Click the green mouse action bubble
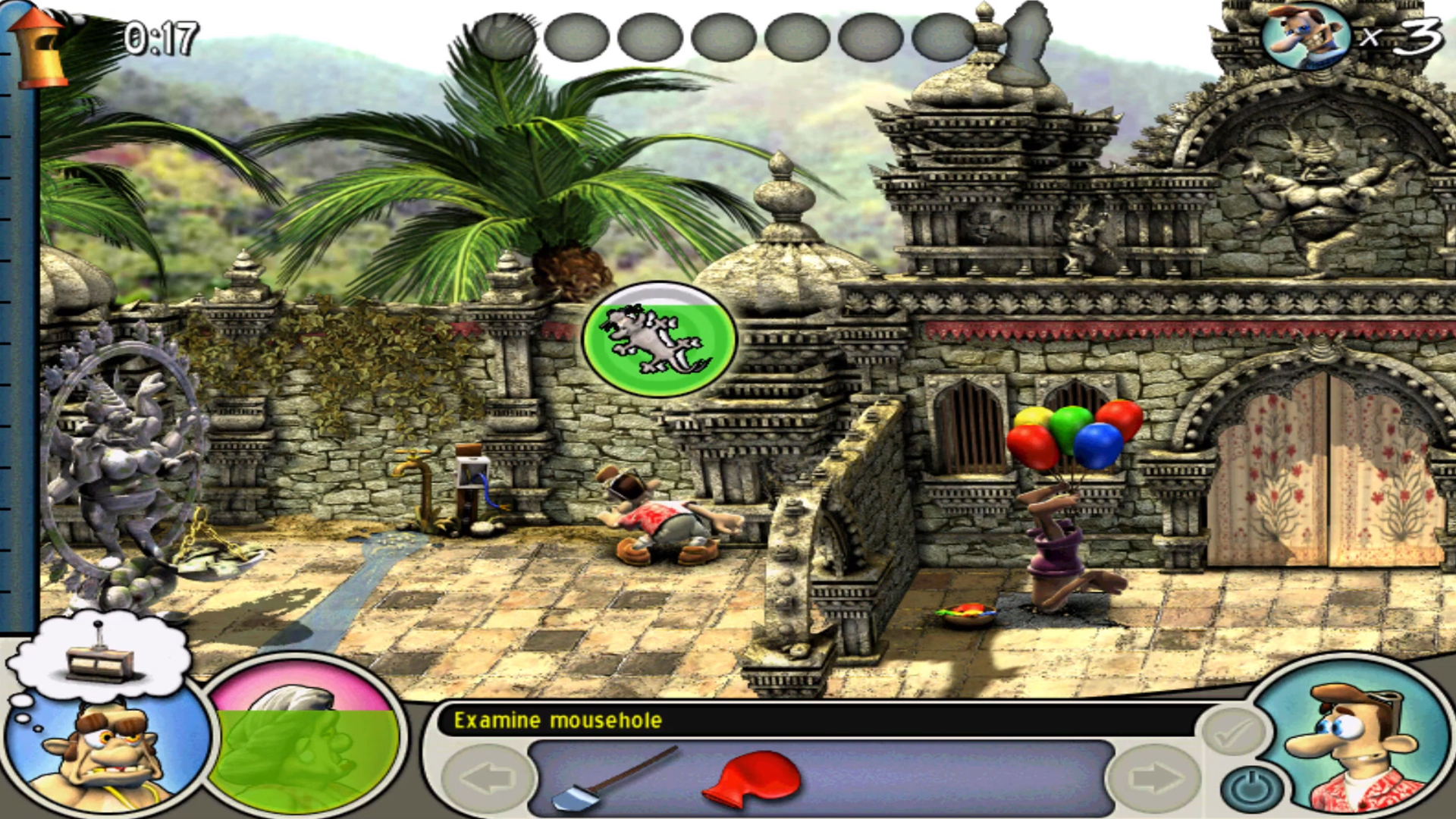Screen dimensions: 1456x819 [659, 339]
